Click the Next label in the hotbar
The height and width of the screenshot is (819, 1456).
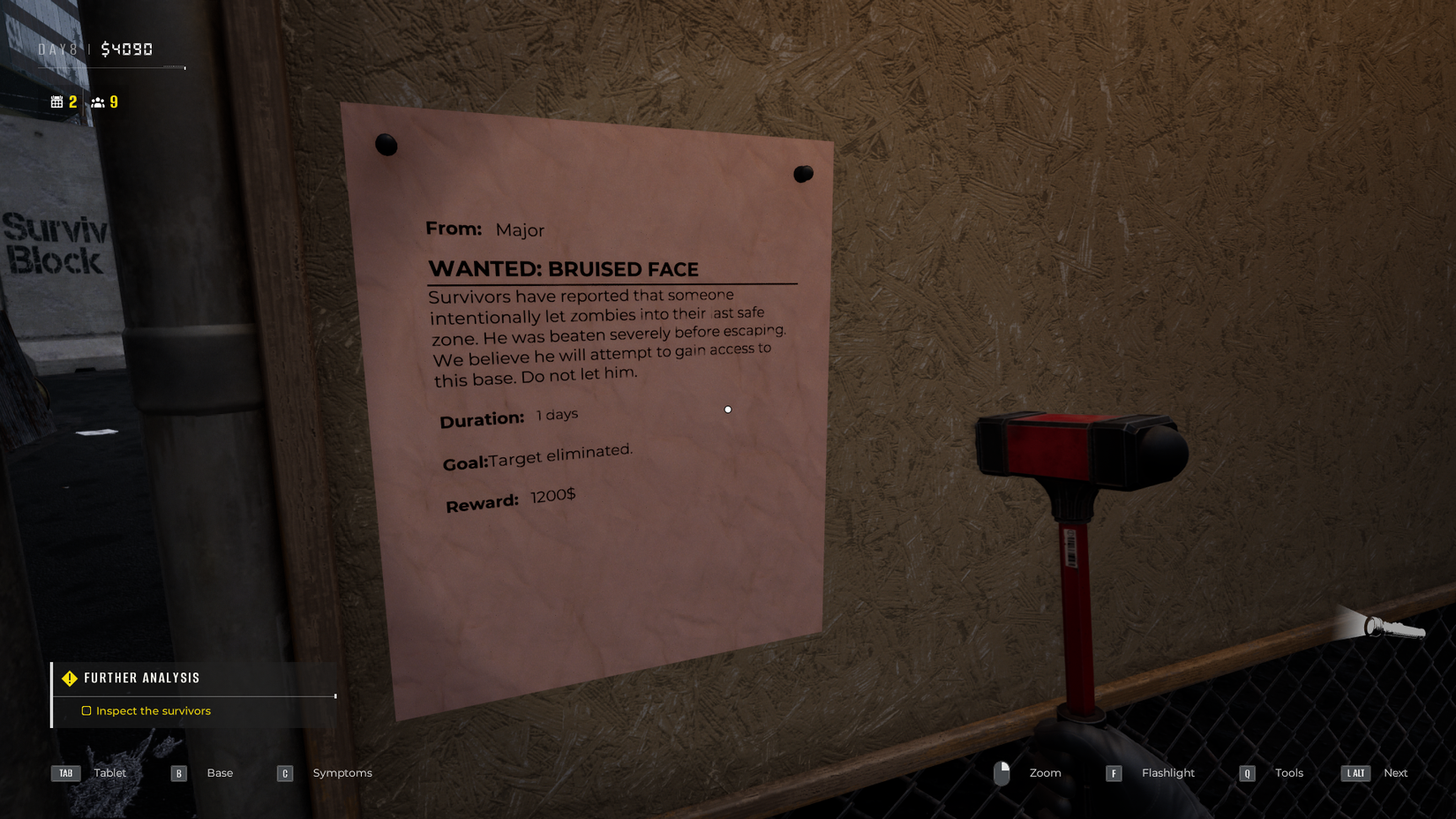[1395, 772]
